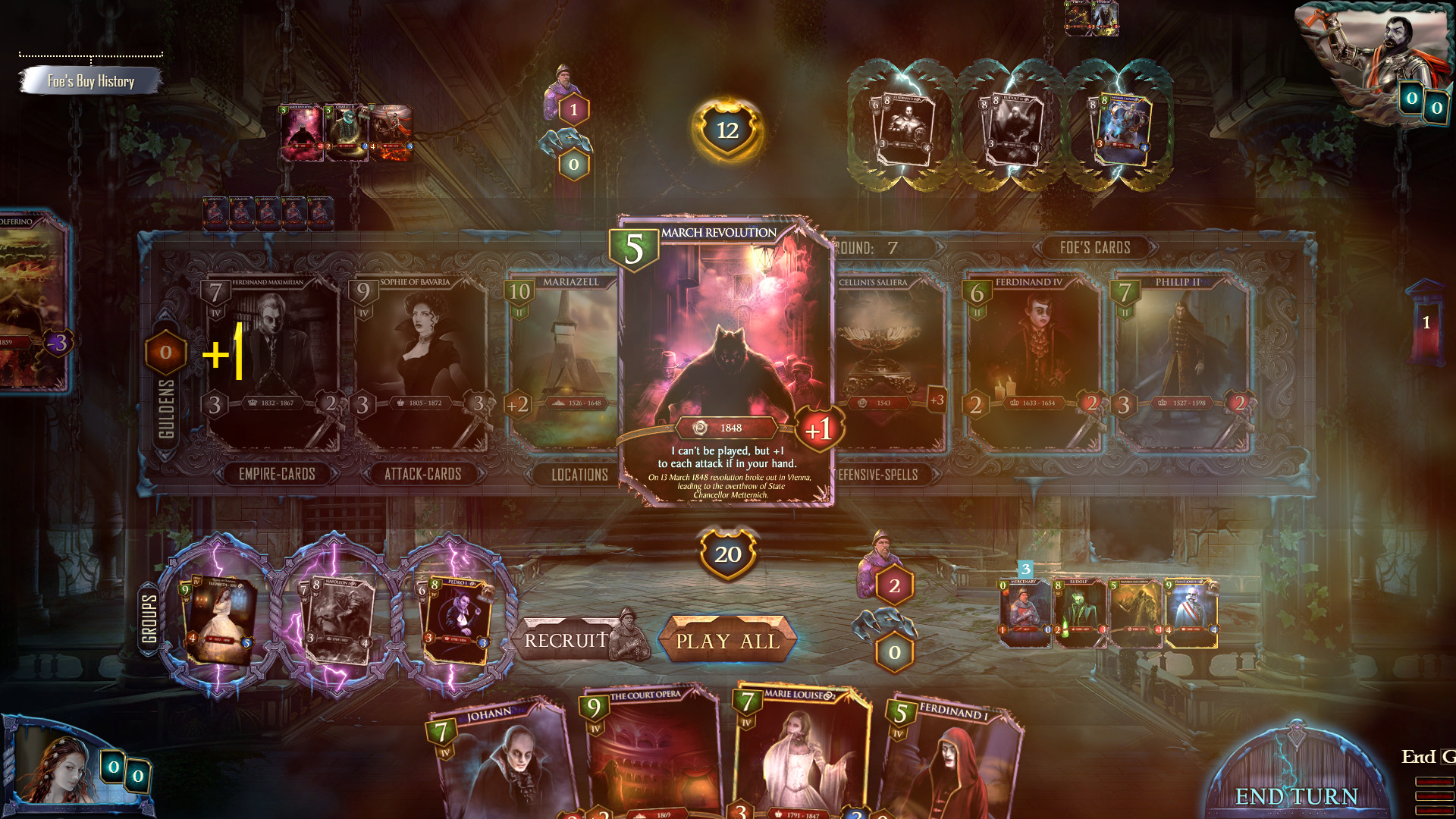
Task: Select the March Revolution card
Action: tap(728, 356)
